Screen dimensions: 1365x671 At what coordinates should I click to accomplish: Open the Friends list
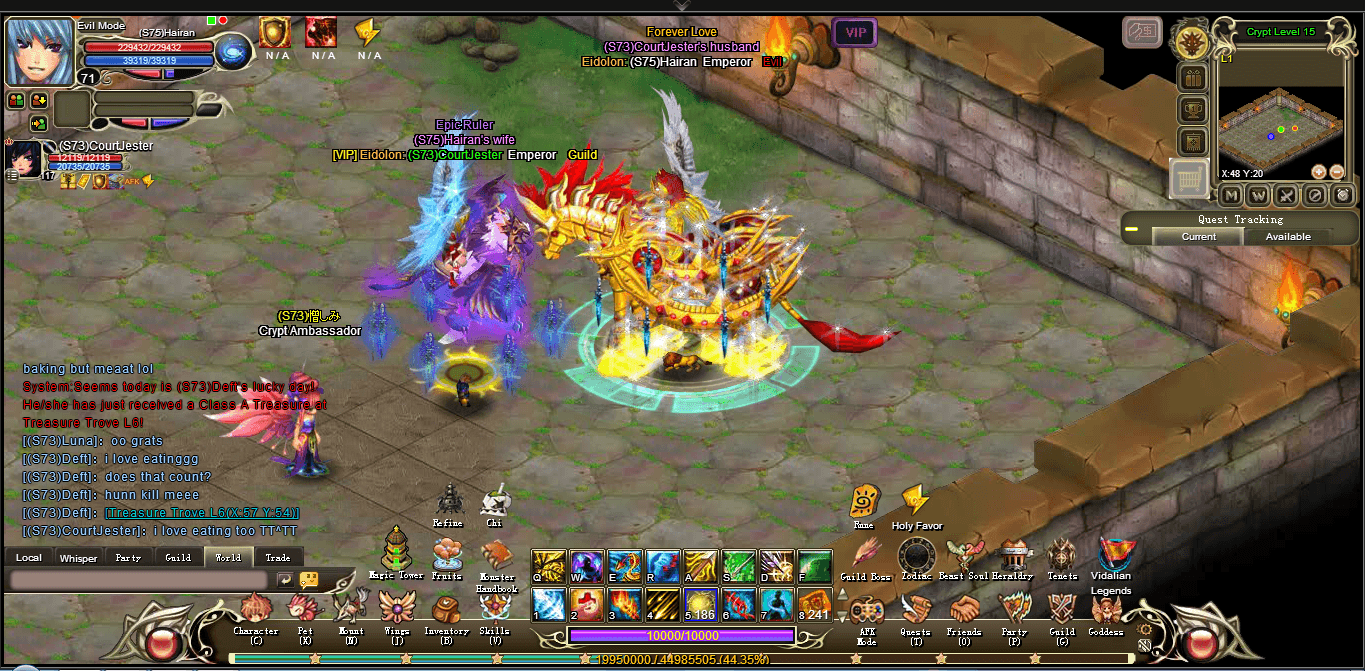(964, 610)
